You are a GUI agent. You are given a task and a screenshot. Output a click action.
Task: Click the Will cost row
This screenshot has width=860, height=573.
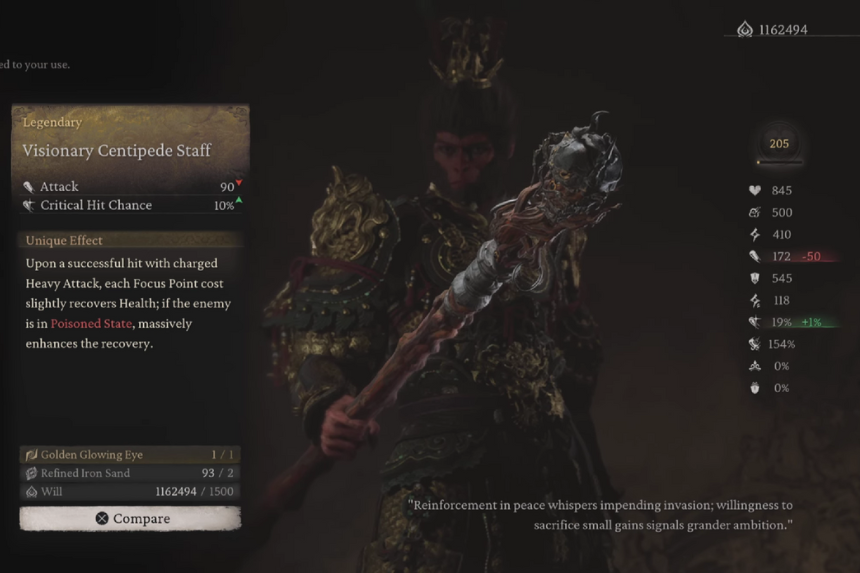tap(130, 492)
